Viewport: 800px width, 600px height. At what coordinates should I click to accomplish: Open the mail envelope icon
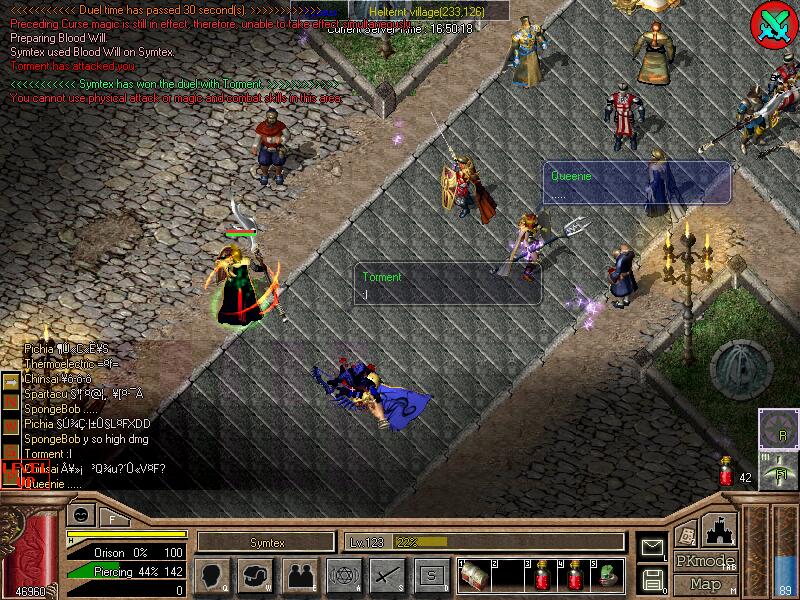(x=652, y=548)
